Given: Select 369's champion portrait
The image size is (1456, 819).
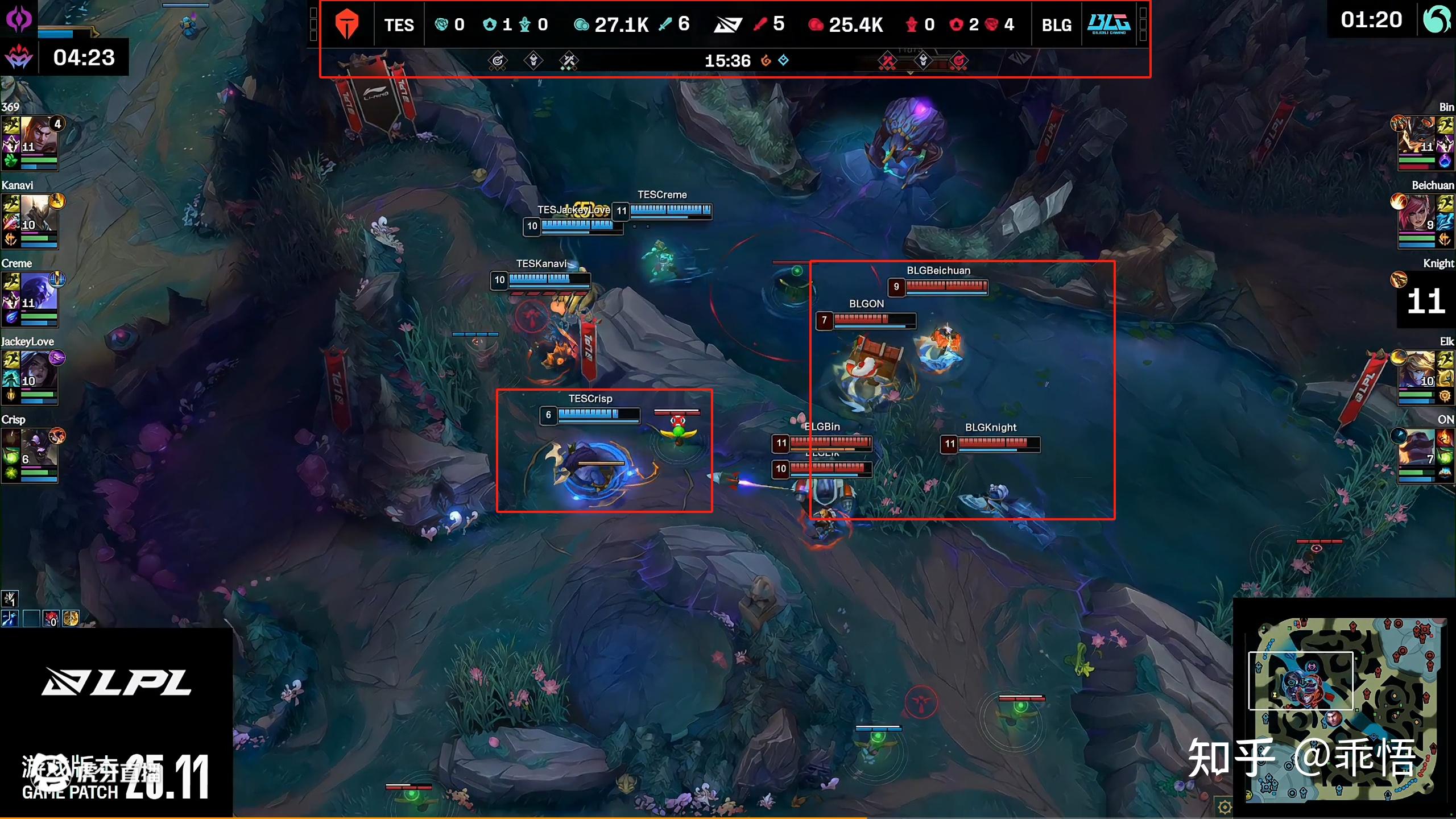Looking at the screenshot, I should point(39,135).
